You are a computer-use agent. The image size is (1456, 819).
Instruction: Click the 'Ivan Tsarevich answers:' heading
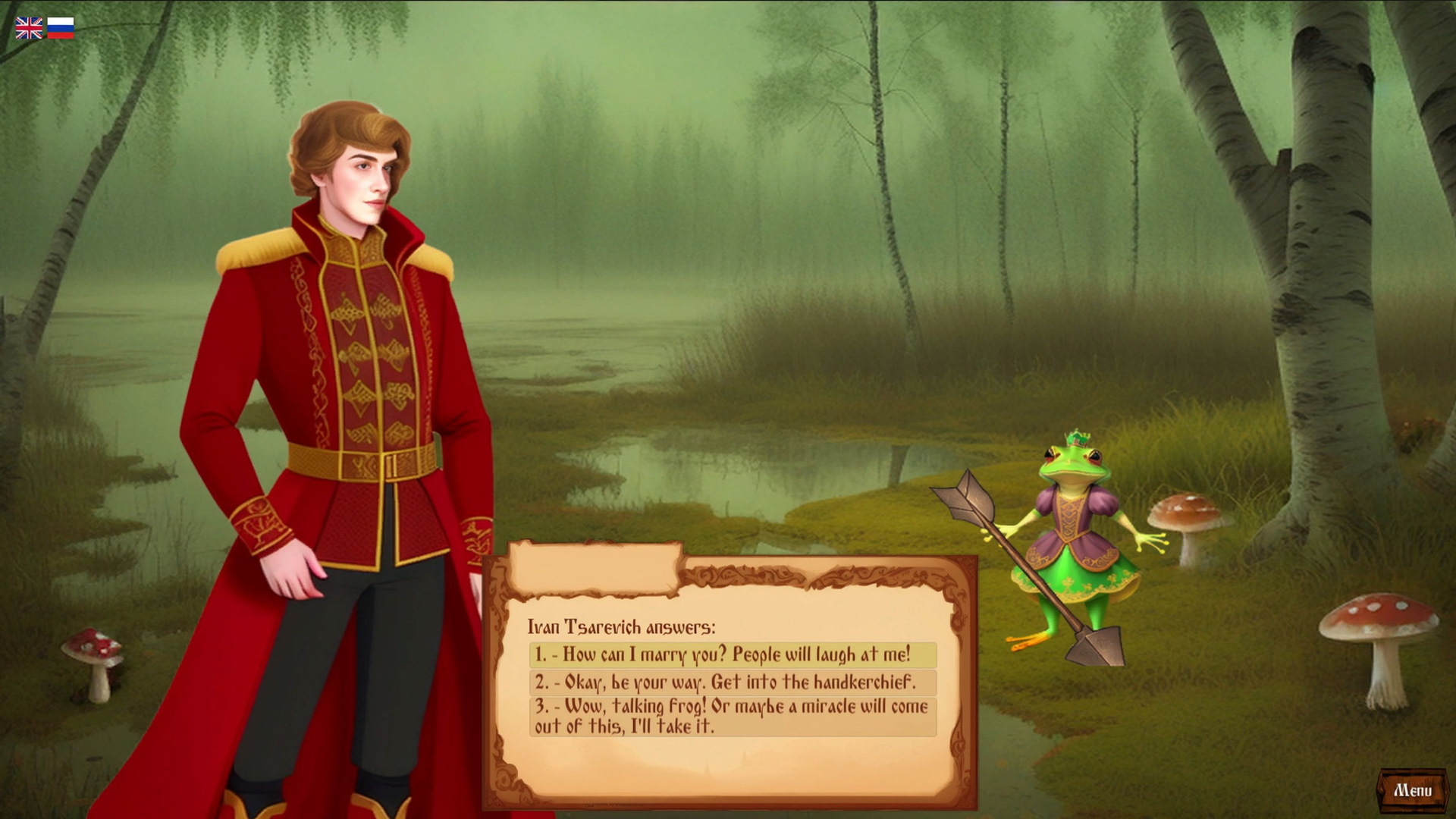[622, 626]
